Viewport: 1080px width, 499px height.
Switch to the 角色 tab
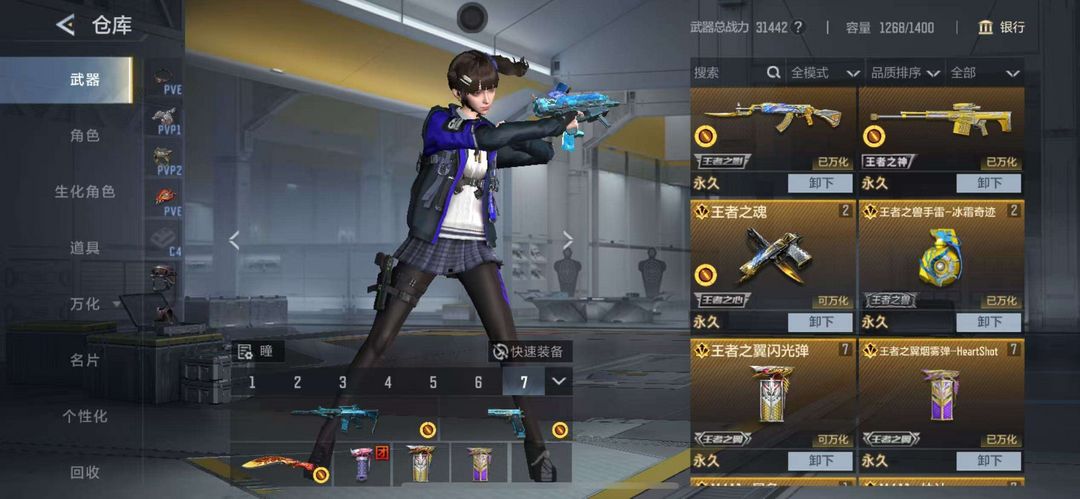click(x=85, y=135)
